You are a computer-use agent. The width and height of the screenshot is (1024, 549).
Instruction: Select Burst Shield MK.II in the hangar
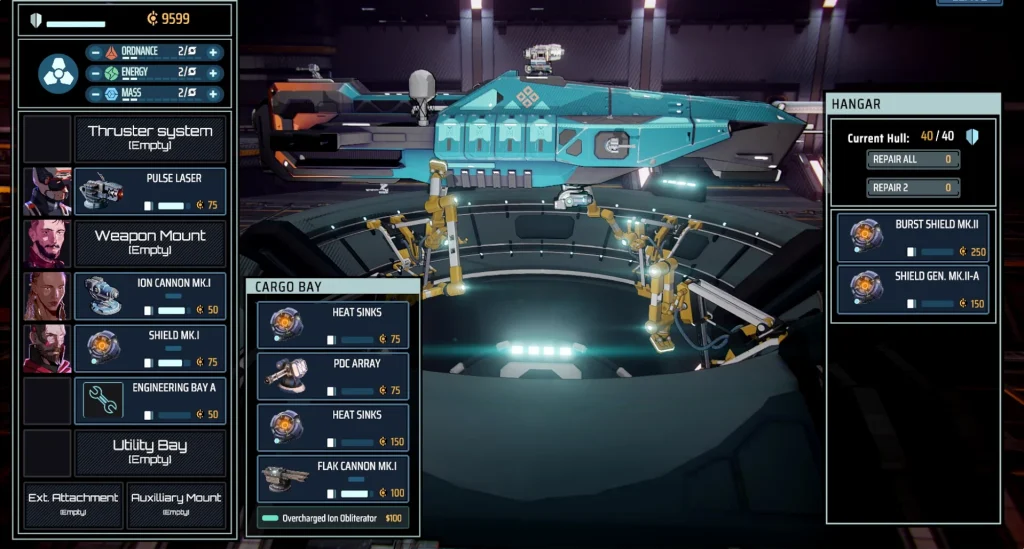click(912, 238)
